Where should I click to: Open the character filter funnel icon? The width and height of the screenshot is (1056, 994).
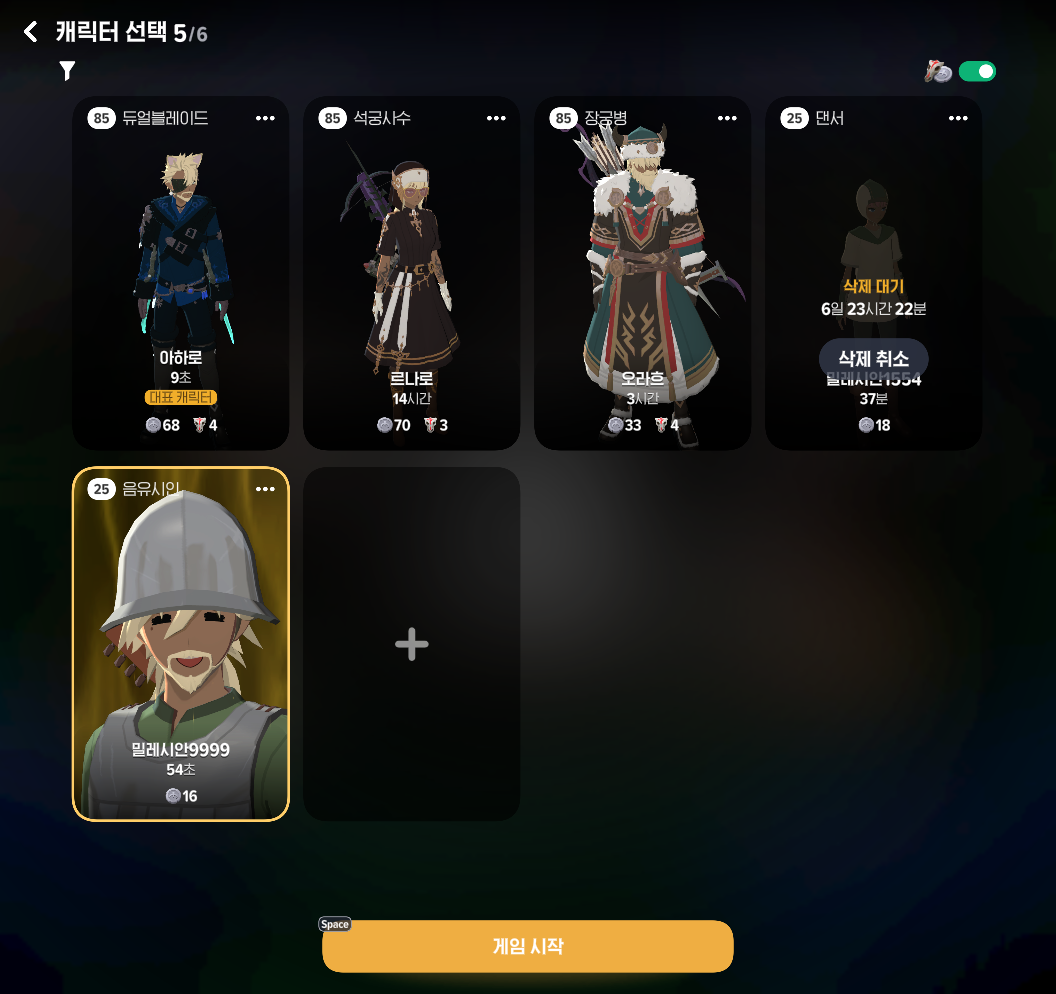pyautogui.click(x=67, y=70)
